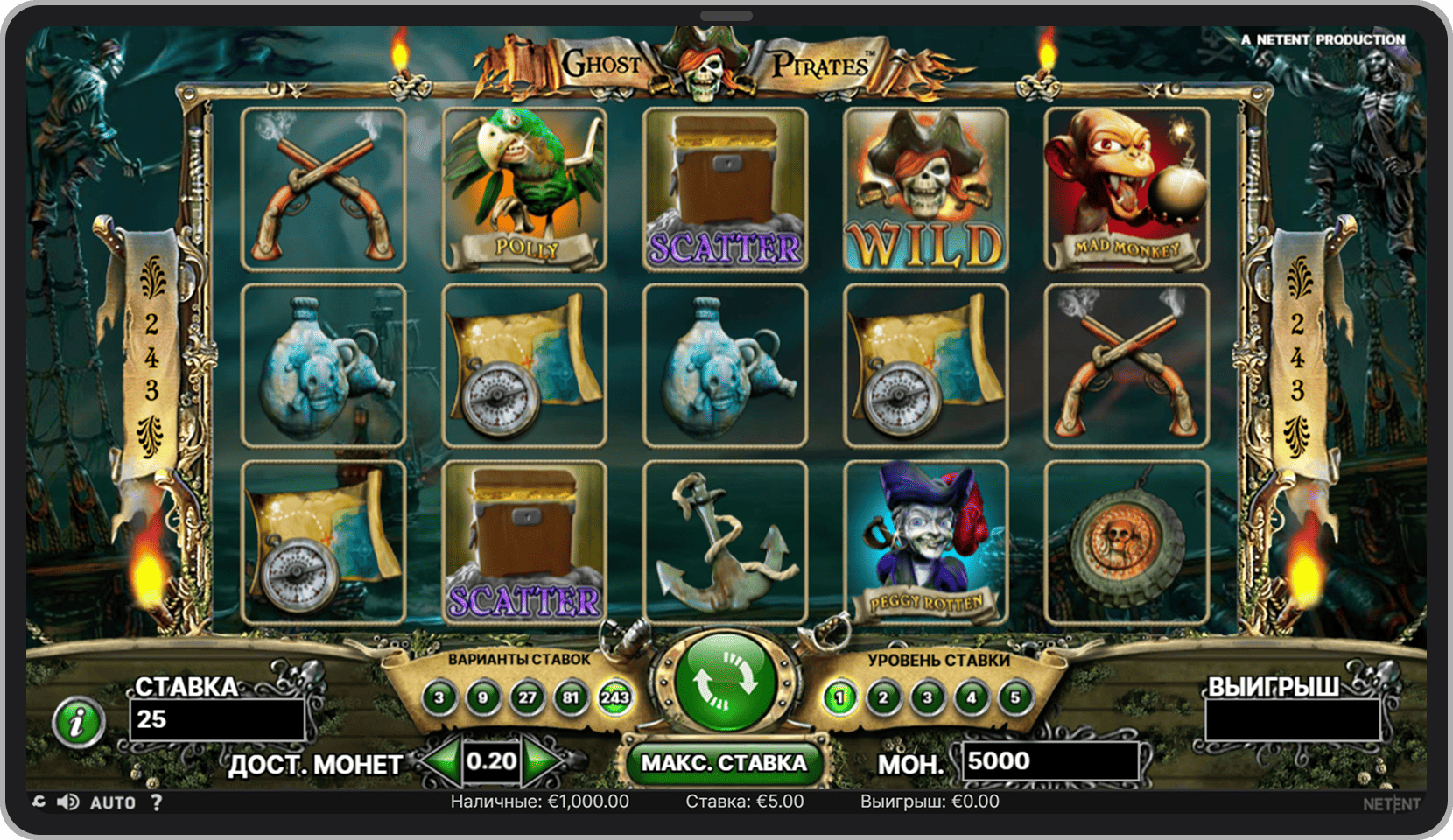Open the question mark help
The image size is (1453, 840).
click(x=156, y=802)
